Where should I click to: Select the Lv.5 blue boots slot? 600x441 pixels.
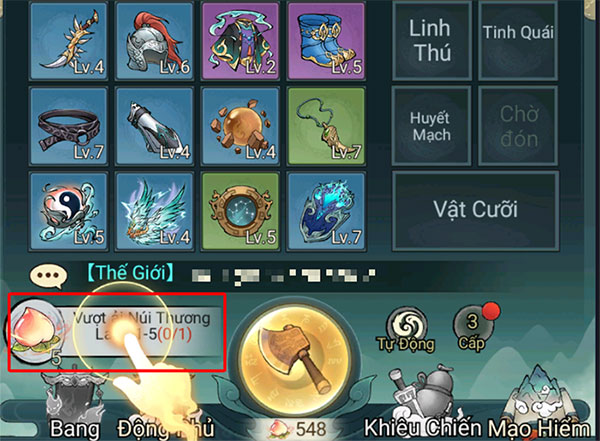pos(324,40)
